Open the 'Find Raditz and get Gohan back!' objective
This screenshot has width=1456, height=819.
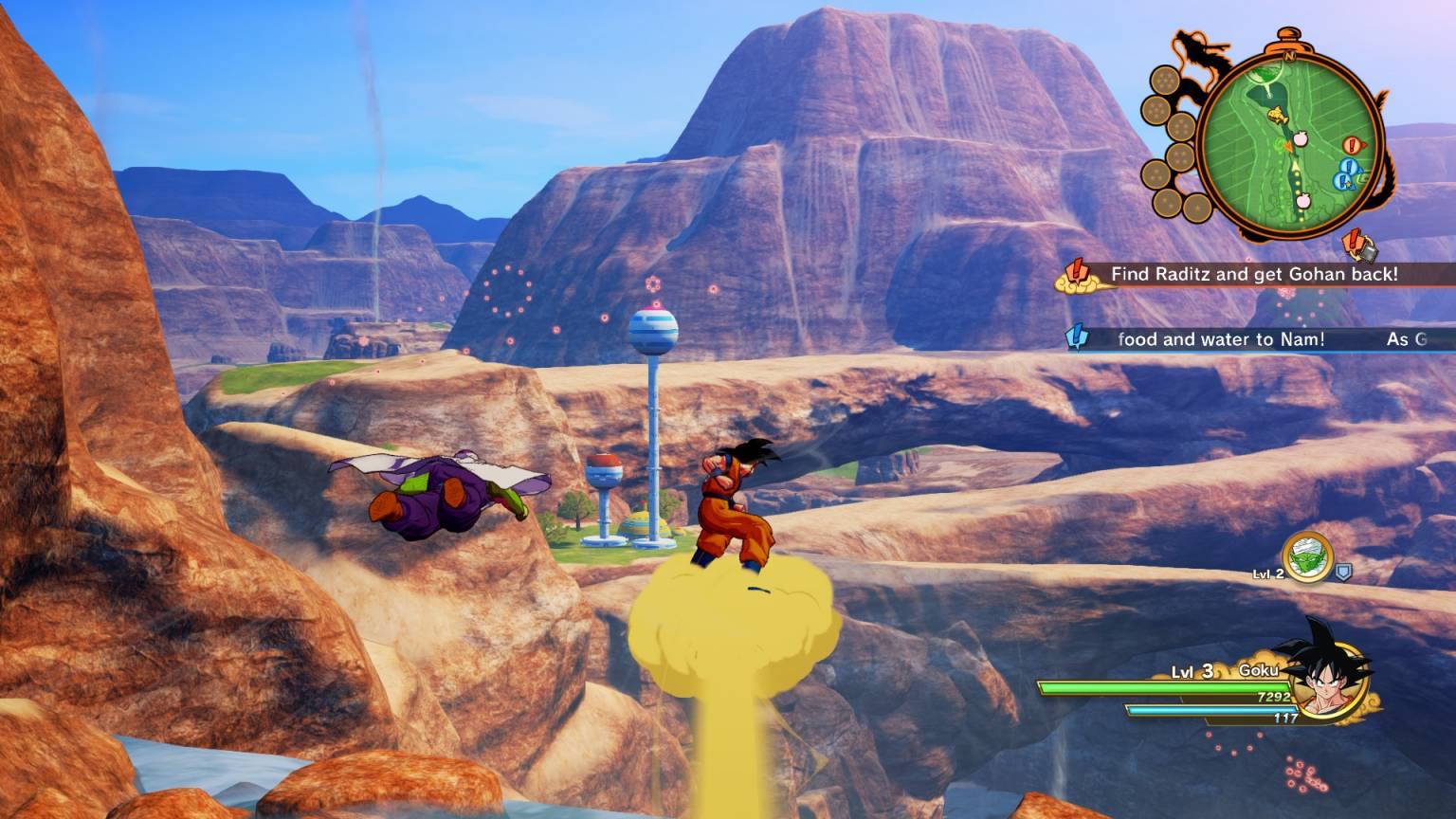[1253, 273]
